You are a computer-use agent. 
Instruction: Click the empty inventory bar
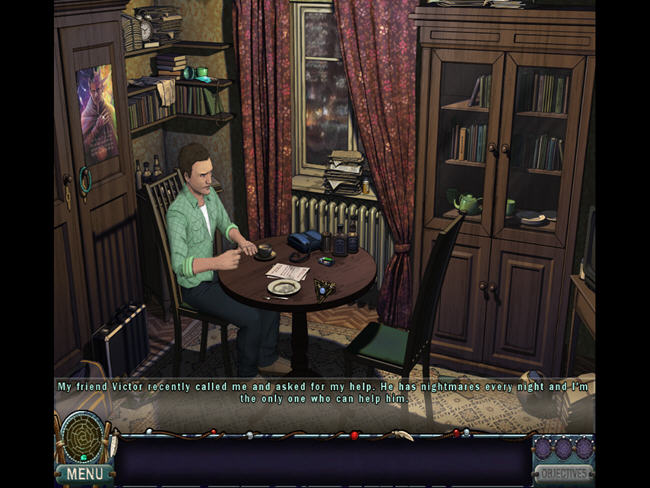pos(322,462)
